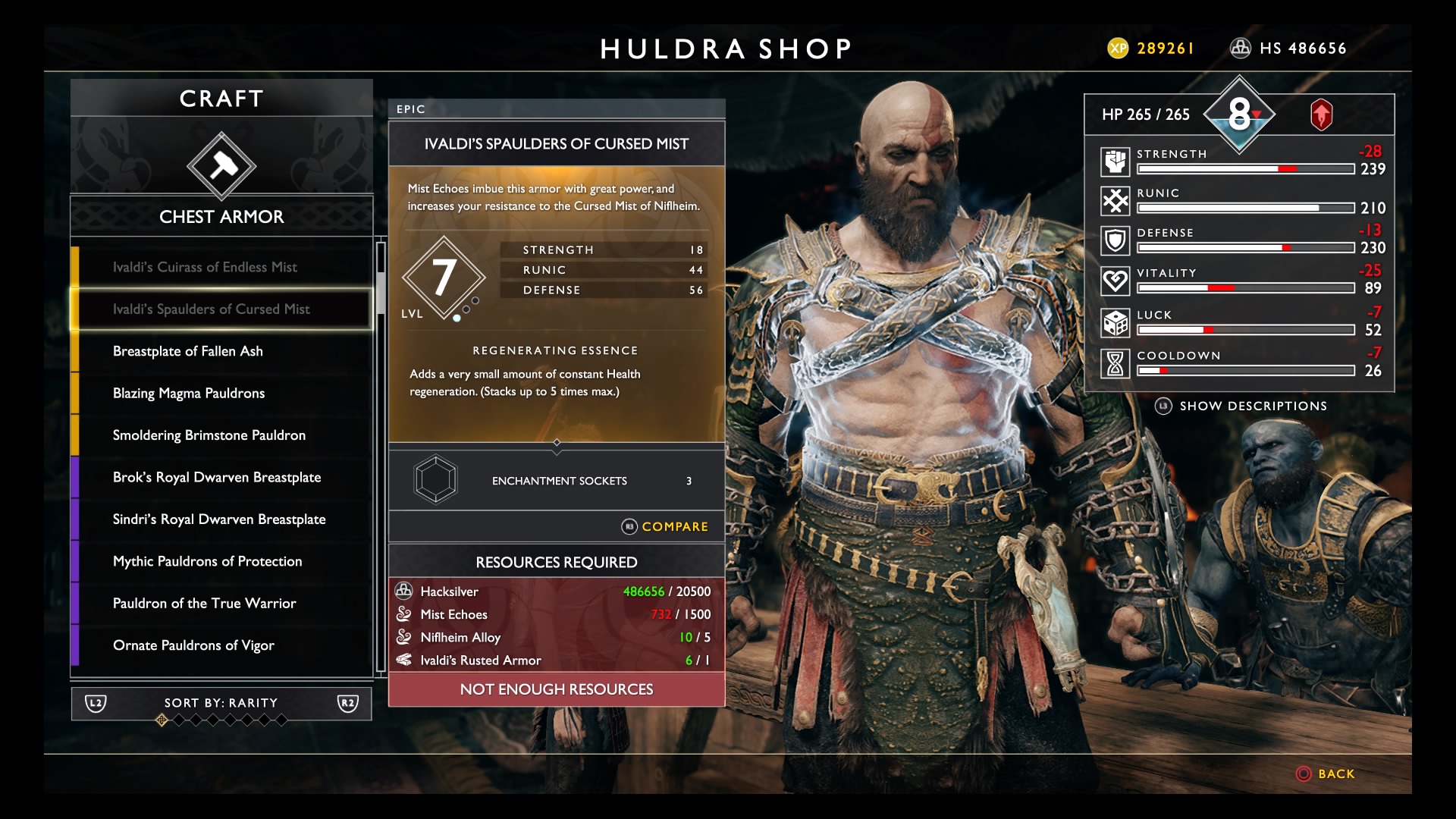The width and height of the screenshot is (1456, 819).
Task: Select Ivaldi's Cuirass of Endless Mist
Action: 205,267
